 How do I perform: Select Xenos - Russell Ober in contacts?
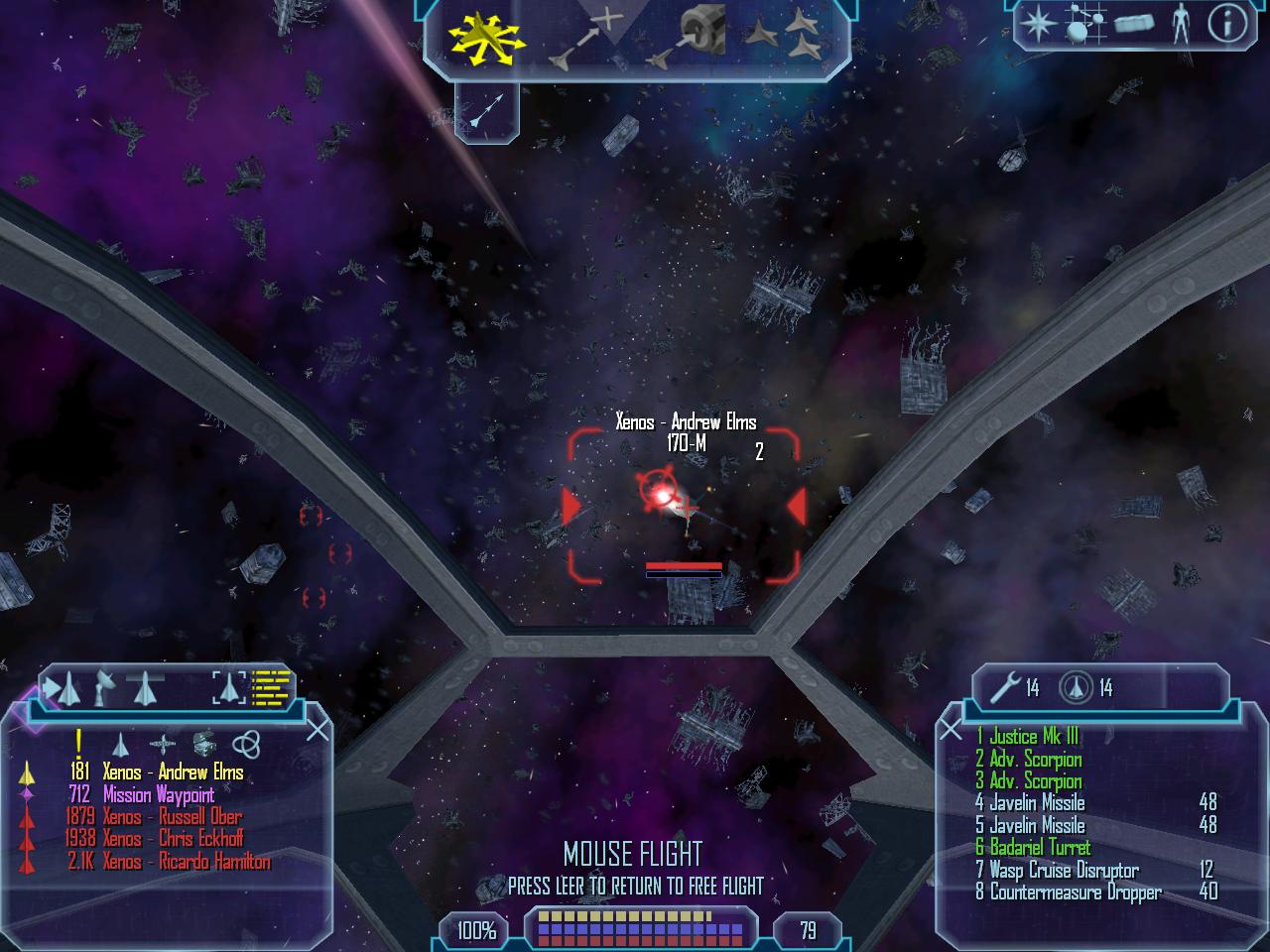tap(173, 817)
